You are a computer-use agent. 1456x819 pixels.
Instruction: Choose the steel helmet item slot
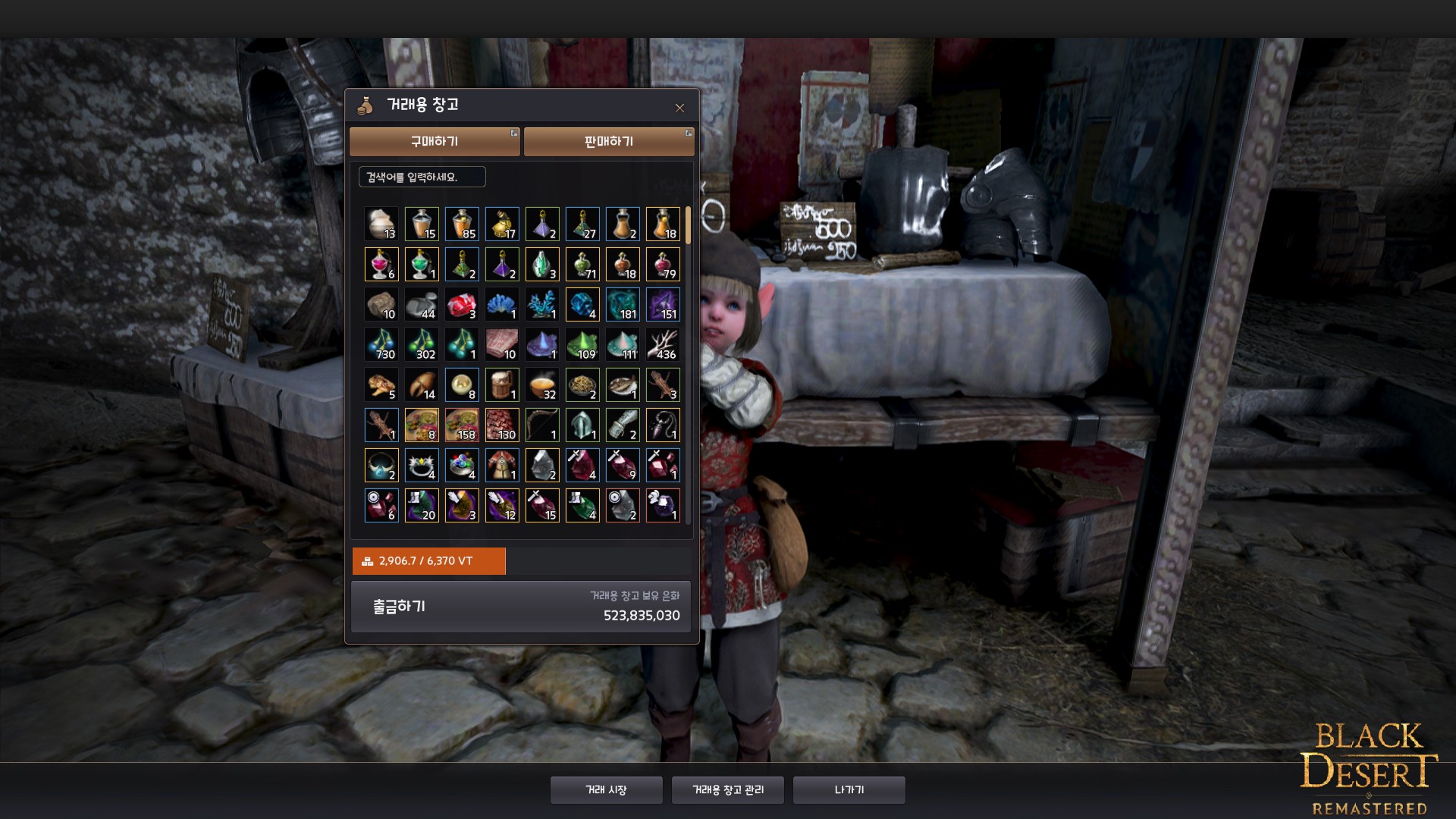(582, 425)
